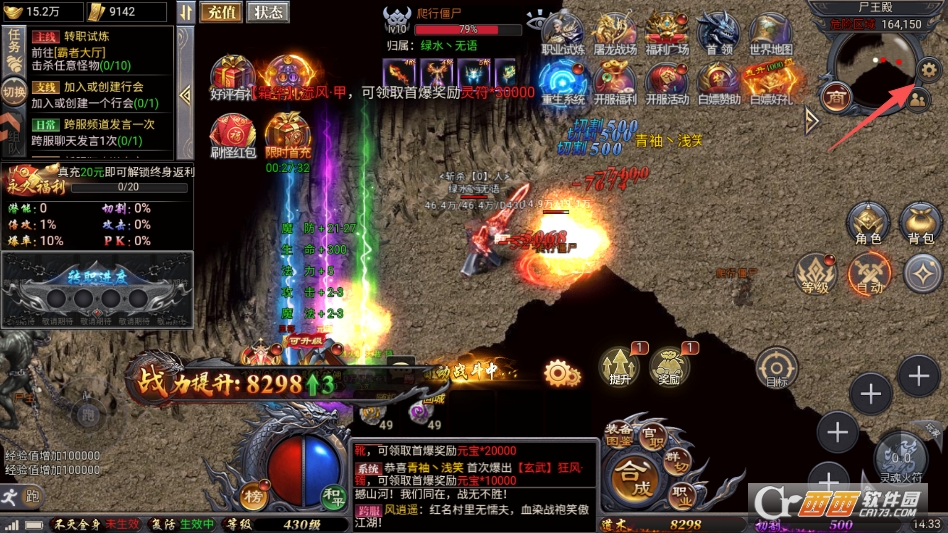Click the 切换 switch button
The width and height of the screenshot is (948, 533).
point(13,93)
